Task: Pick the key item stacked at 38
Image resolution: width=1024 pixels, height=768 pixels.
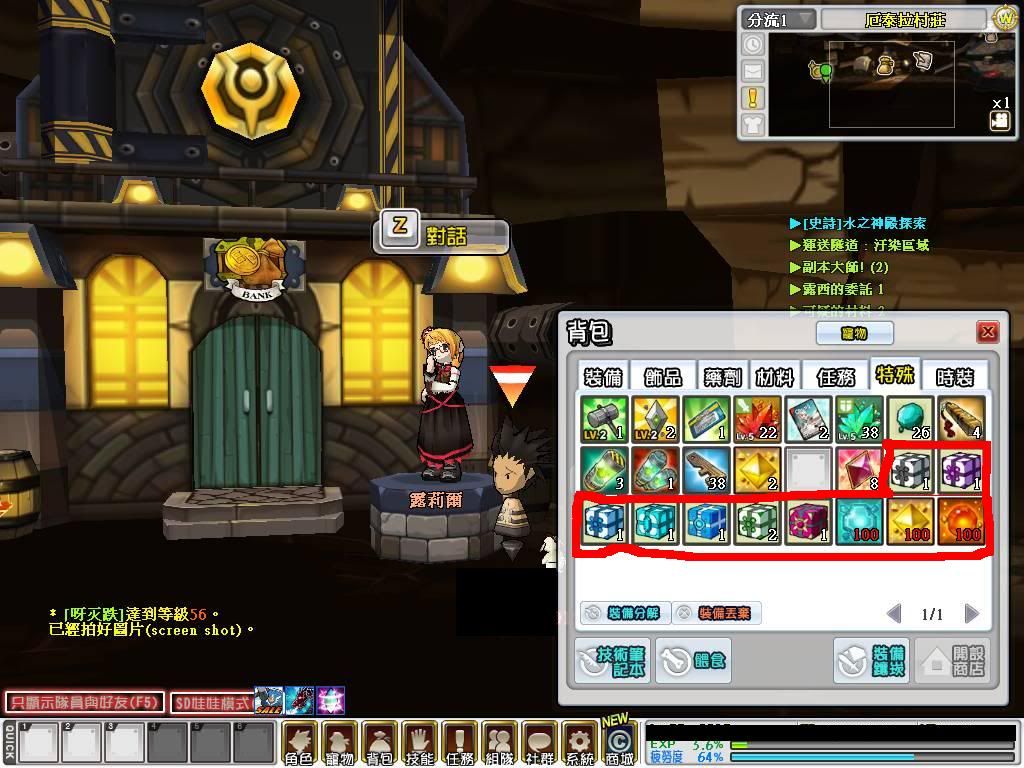Action: [705, 470]
